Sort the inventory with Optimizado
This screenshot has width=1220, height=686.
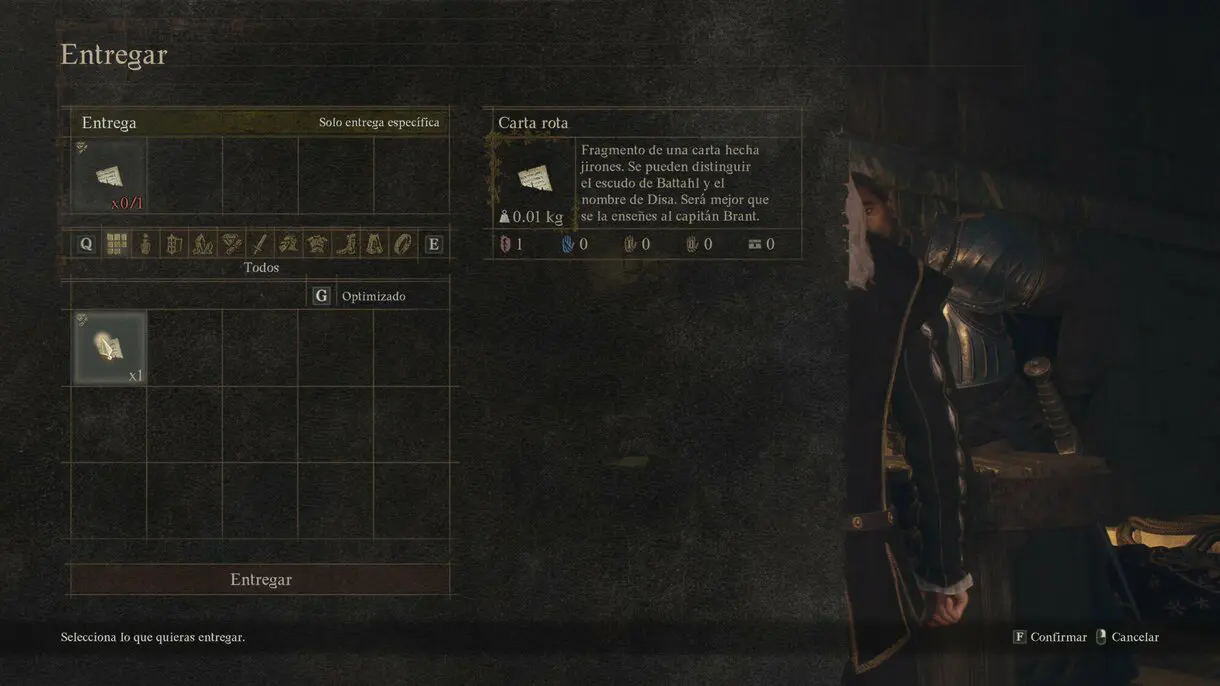coord(362,297)
